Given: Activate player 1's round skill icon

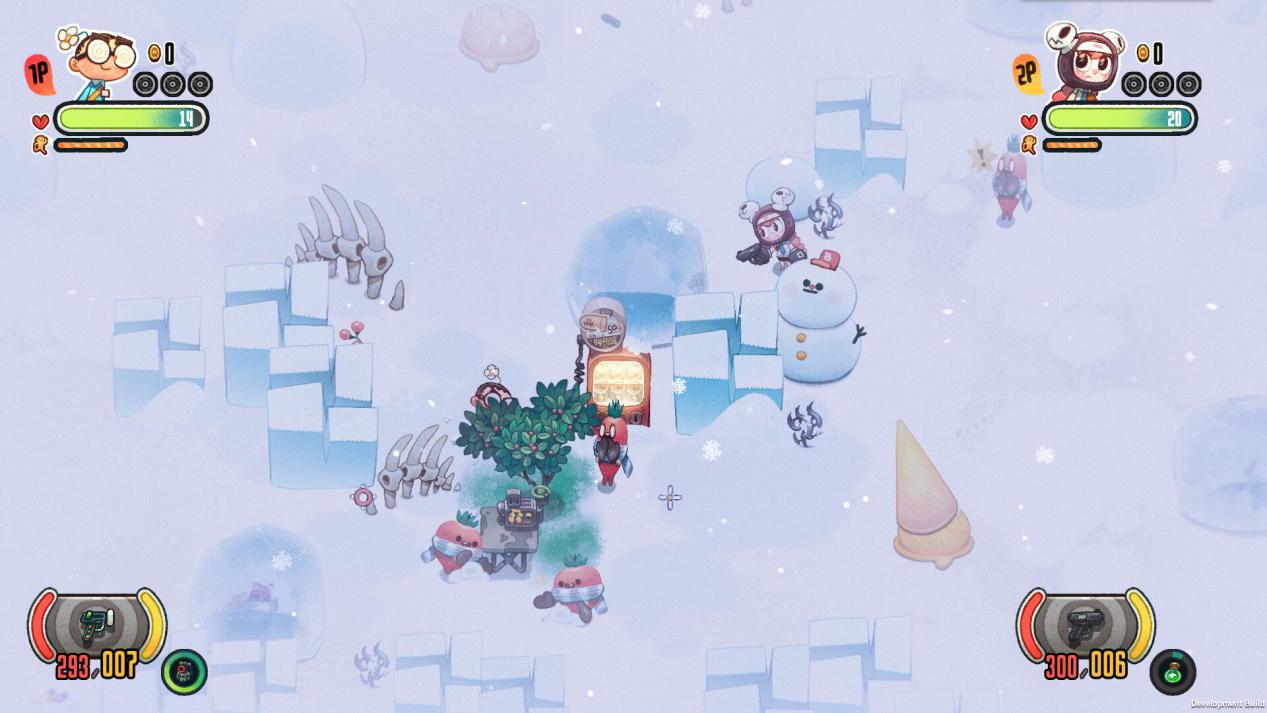Looking at the screenshot, I should (184, 672).
